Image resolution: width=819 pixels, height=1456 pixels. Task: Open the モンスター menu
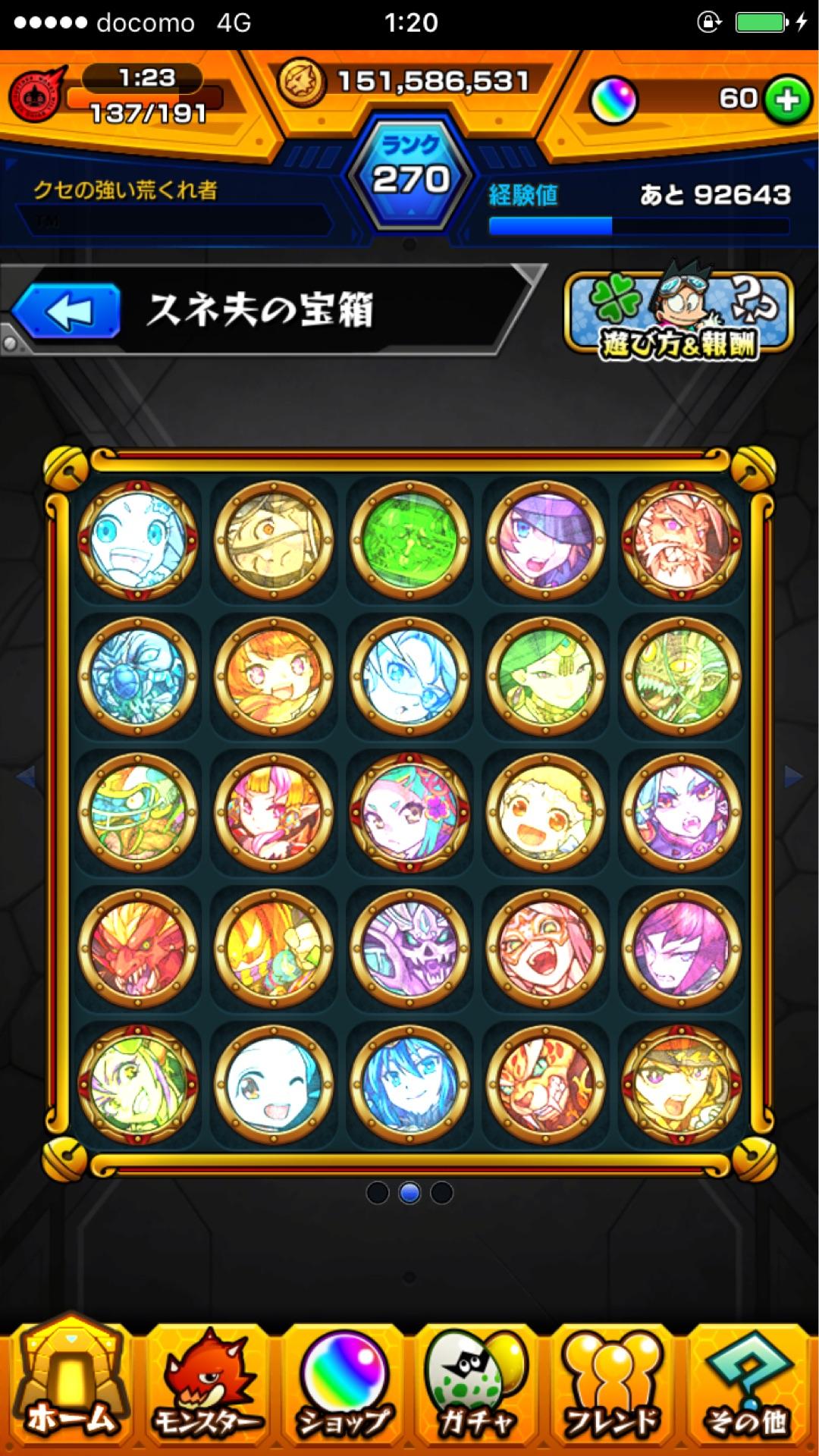(206, 1389)
